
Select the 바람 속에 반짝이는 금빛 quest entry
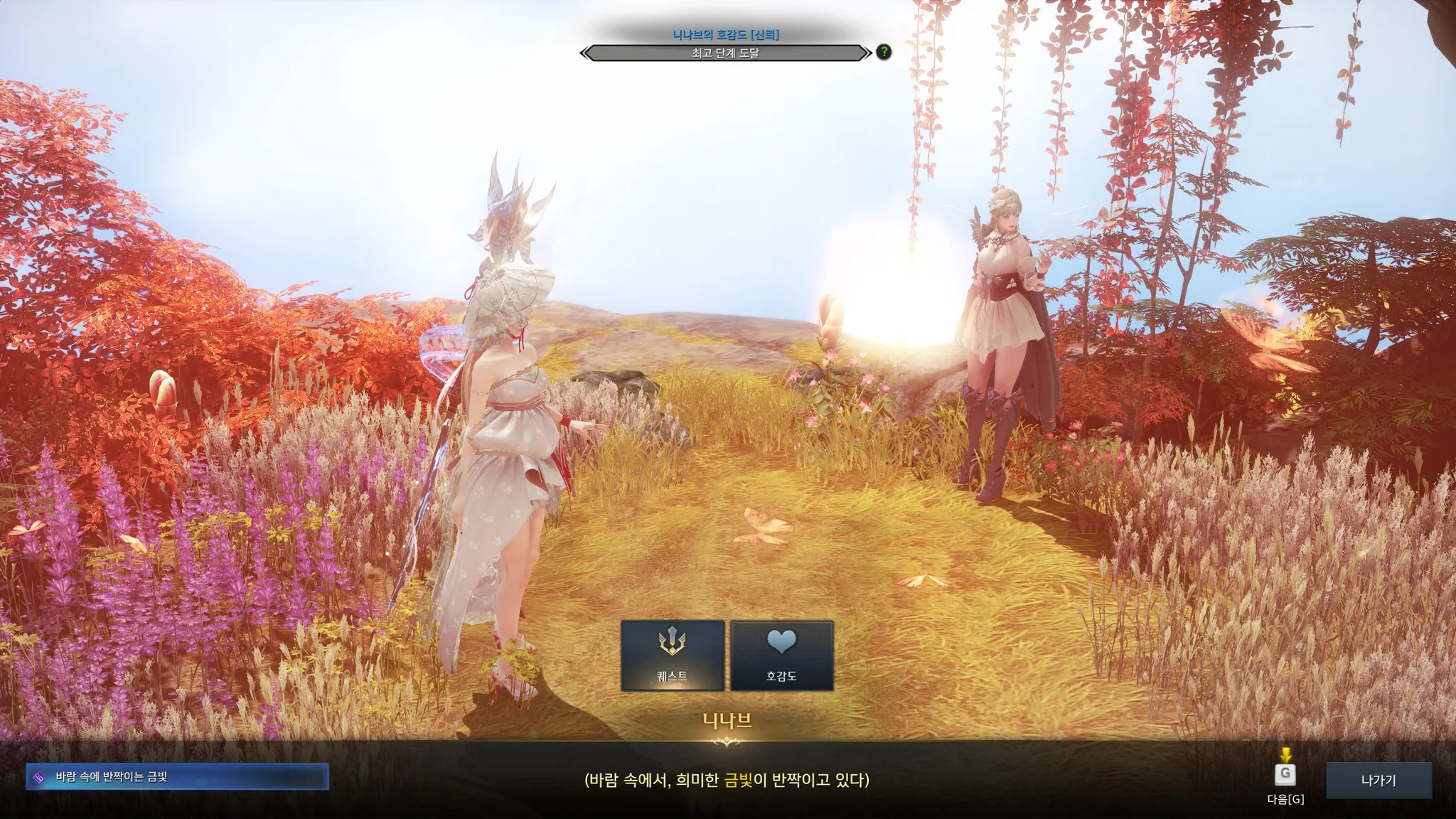point(177,777)
